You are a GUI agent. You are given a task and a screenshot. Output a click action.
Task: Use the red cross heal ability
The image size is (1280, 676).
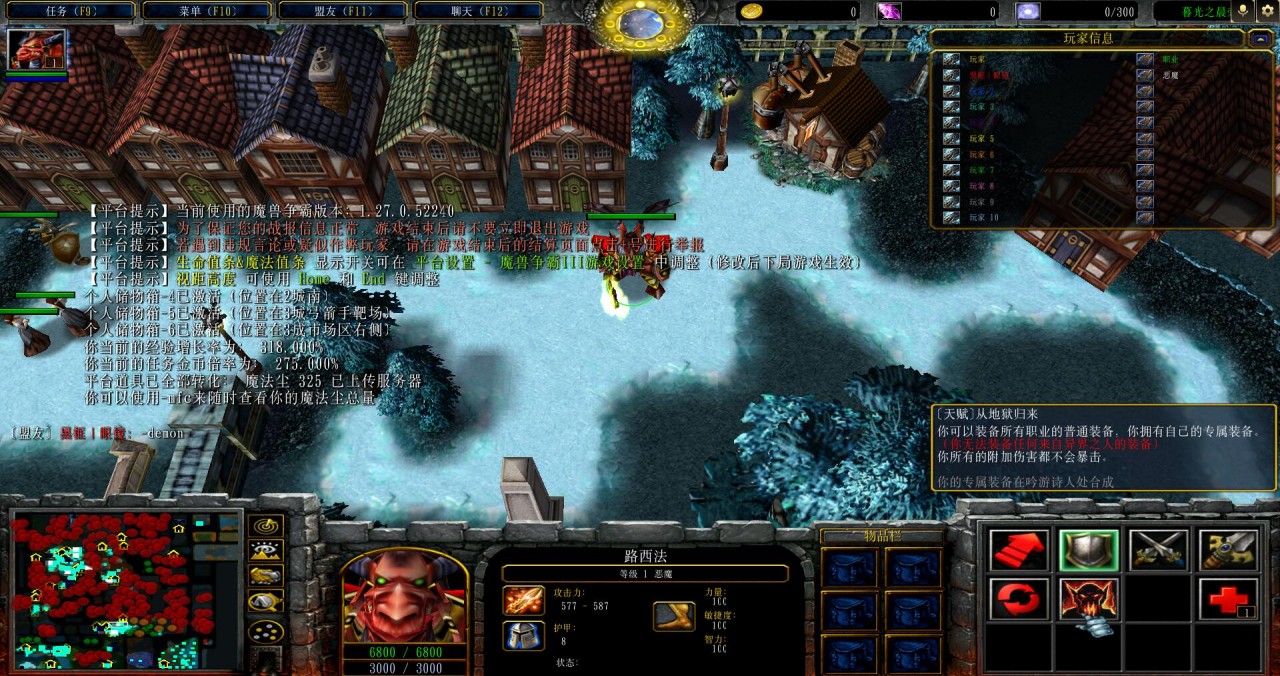pyautogui.click(x=1228, y=599)
